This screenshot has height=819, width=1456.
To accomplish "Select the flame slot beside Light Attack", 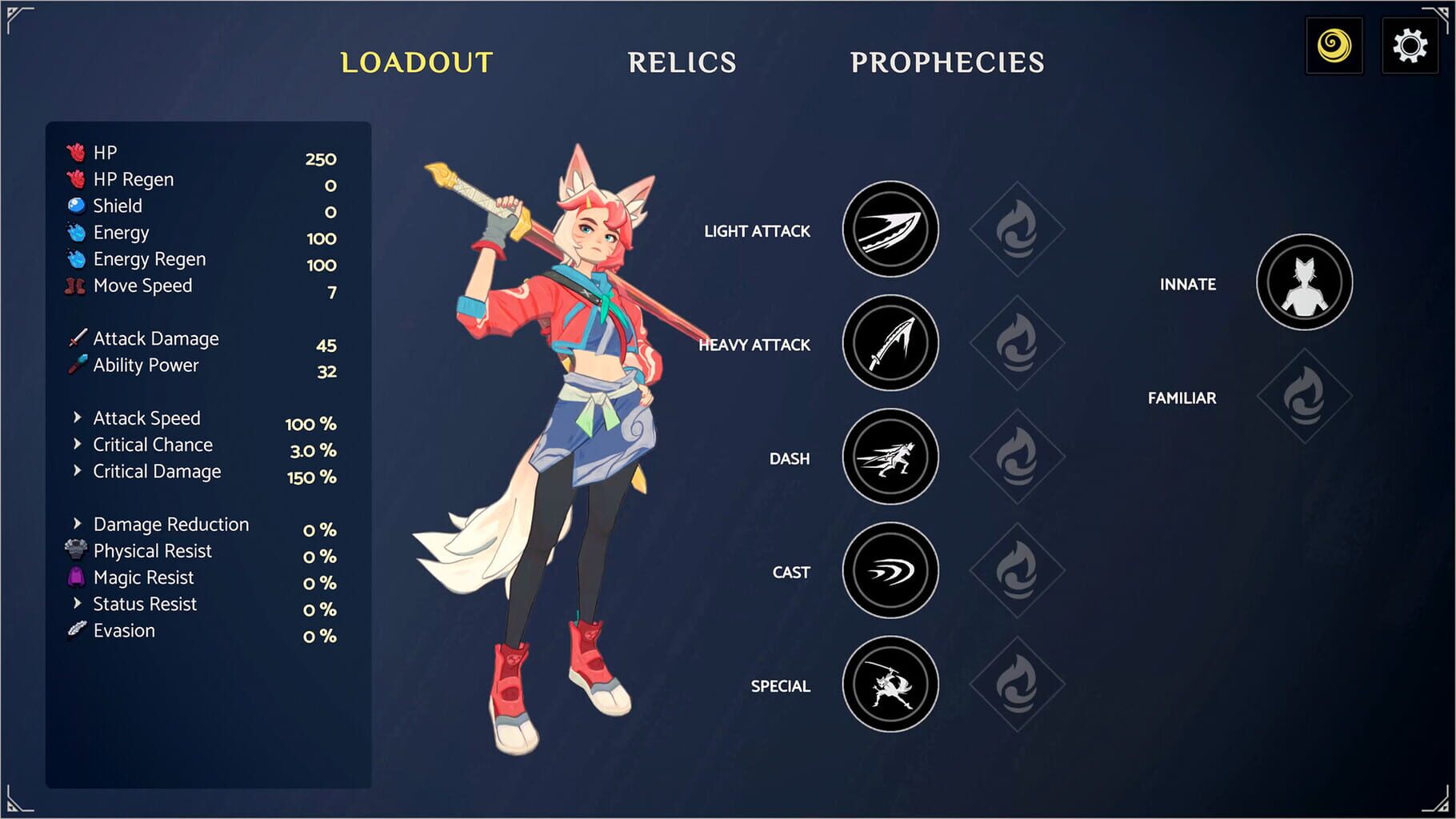I will pyautogui.click(x=1016, y=230).
